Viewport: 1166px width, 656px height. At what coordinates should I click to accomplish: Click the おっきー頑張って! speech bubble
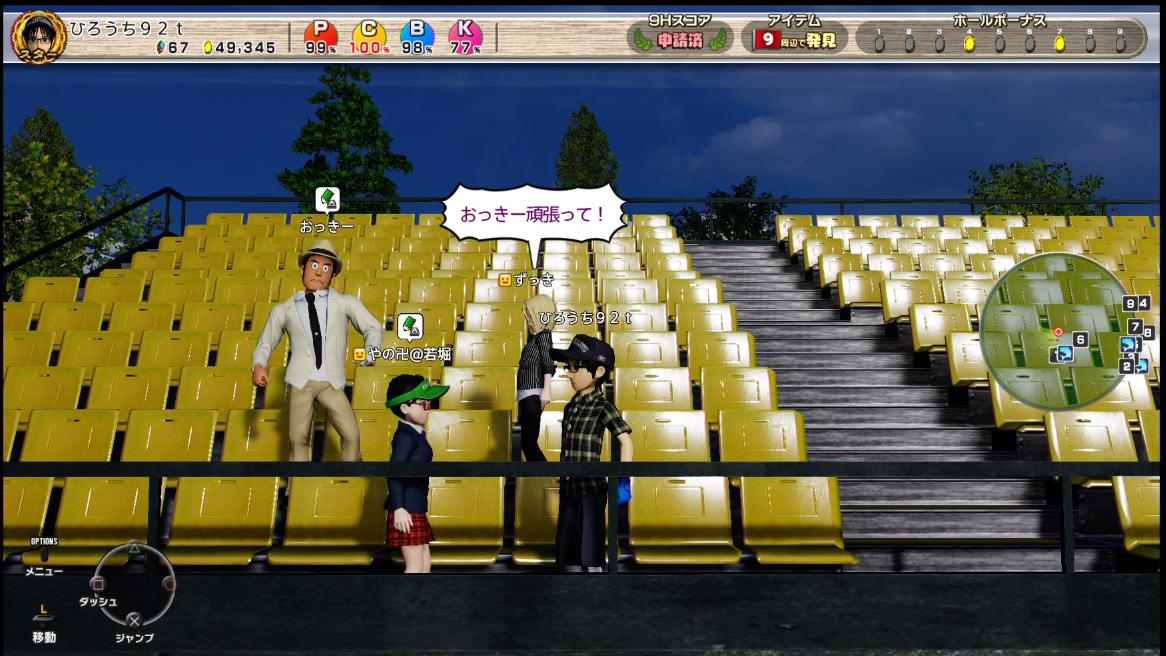coord(531,213)
